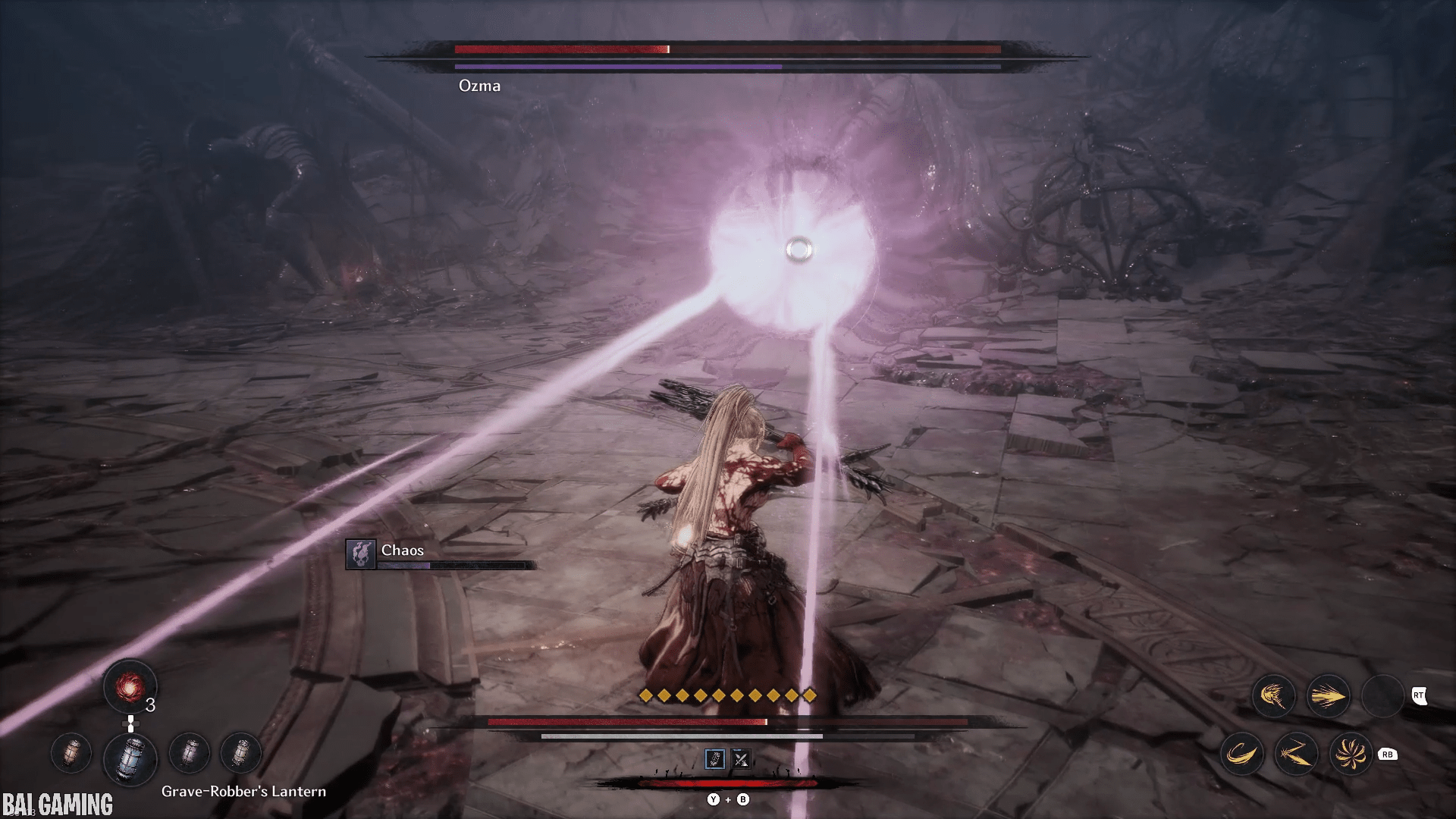This screenshot has width=1456, height=819.
Task: Trigger the forward thrust burst skill
Action: coord(1328,696)
